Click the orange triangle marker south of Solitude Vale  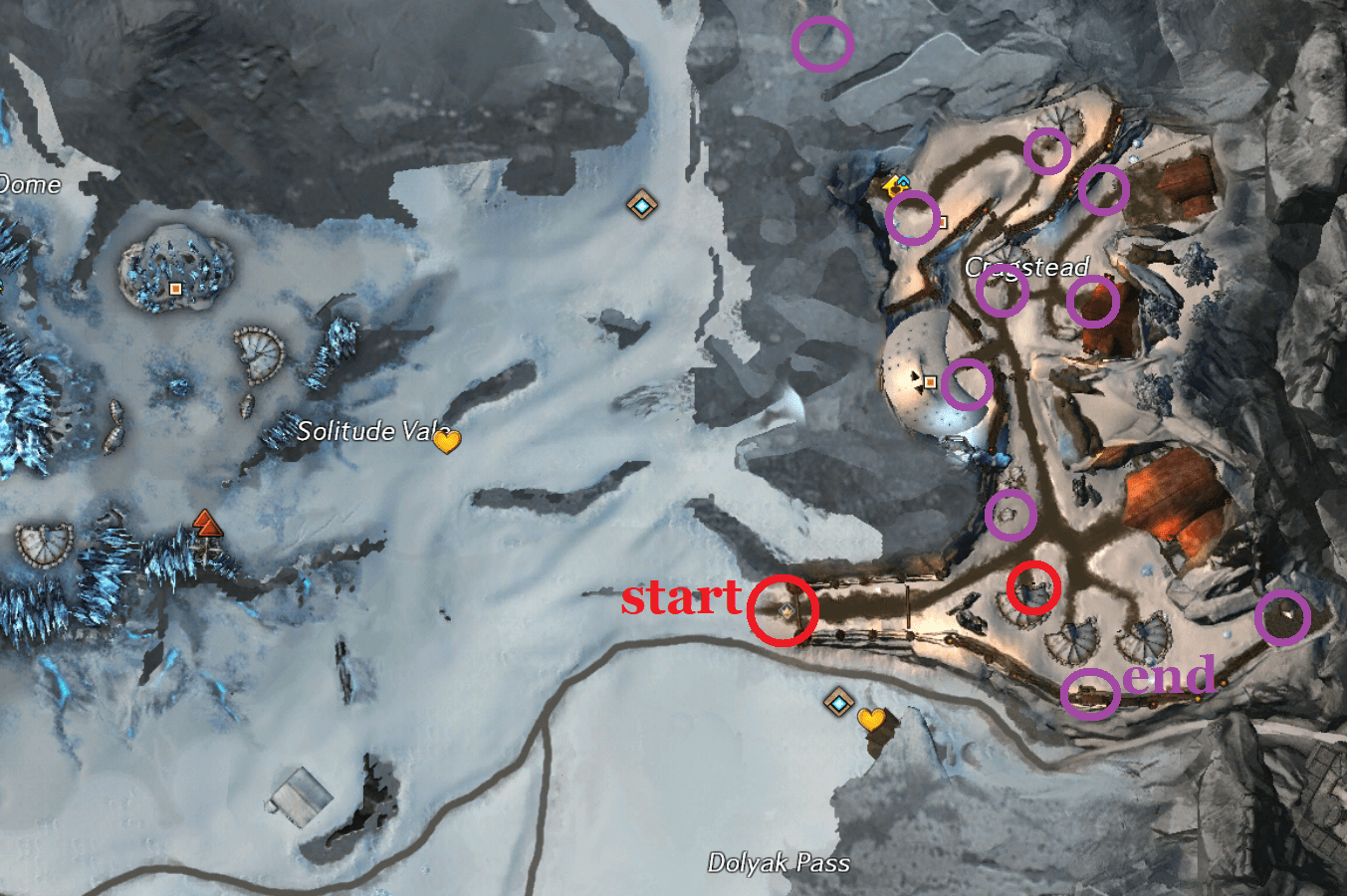coord(206,522)
